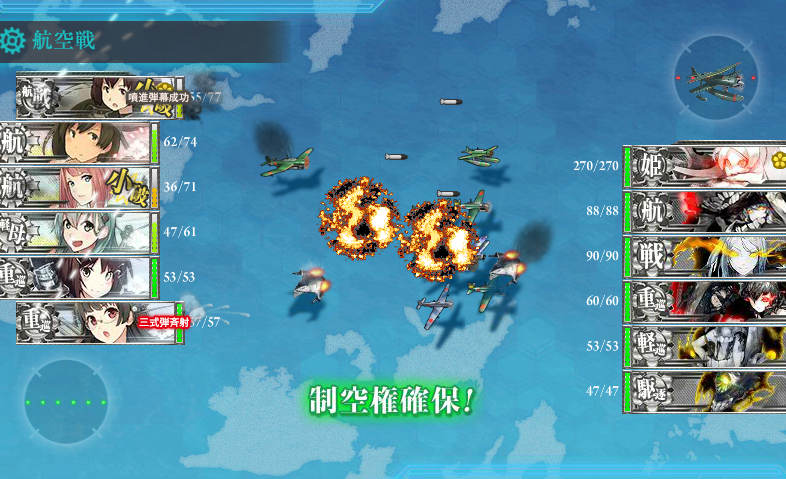Click the enemy 軽 light cruiser banner
This screenshot has width=786, height=479.
point(705,346)
